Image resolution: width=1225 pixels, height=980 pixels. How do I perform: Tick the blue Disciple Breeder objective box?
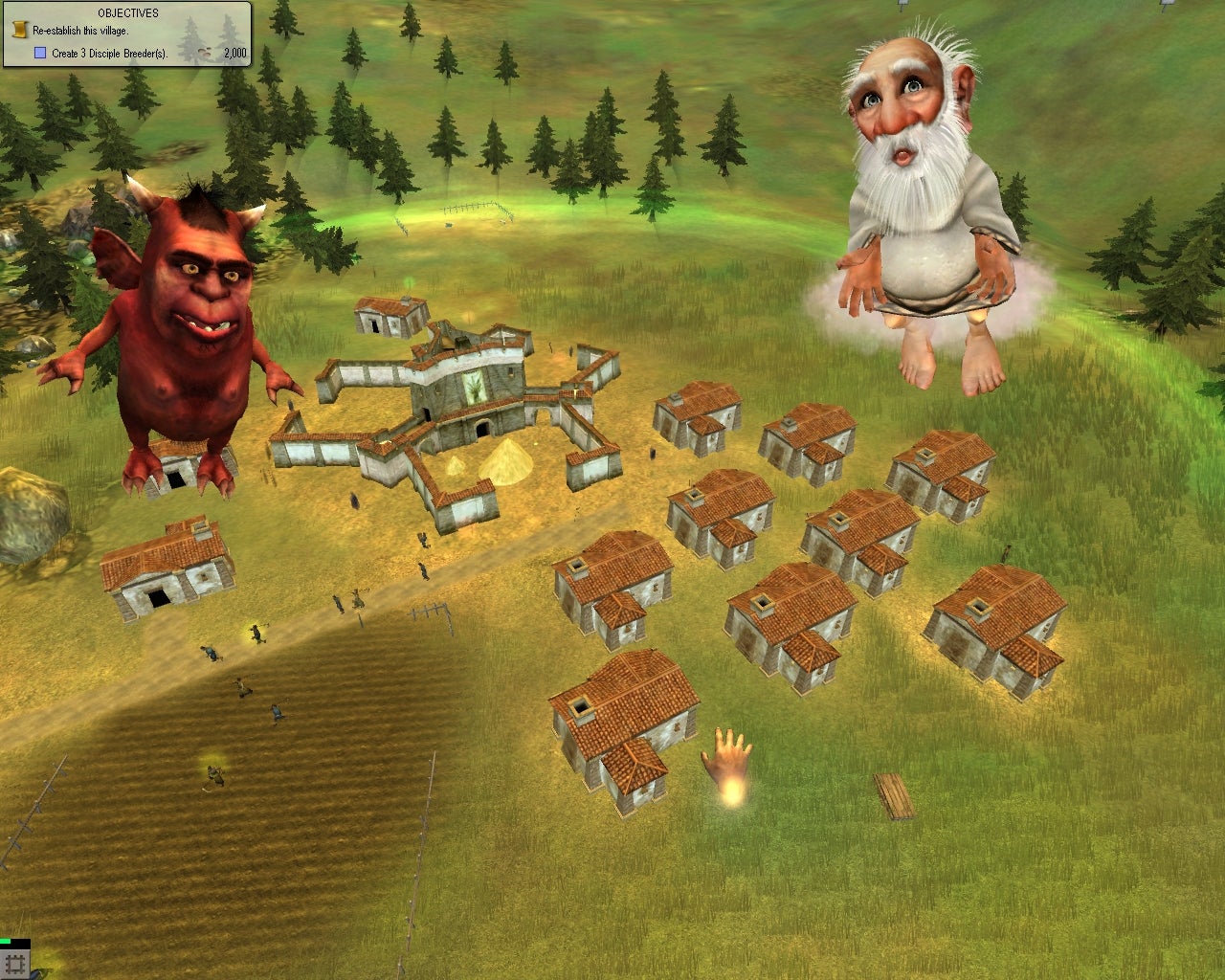click(40, 54)
